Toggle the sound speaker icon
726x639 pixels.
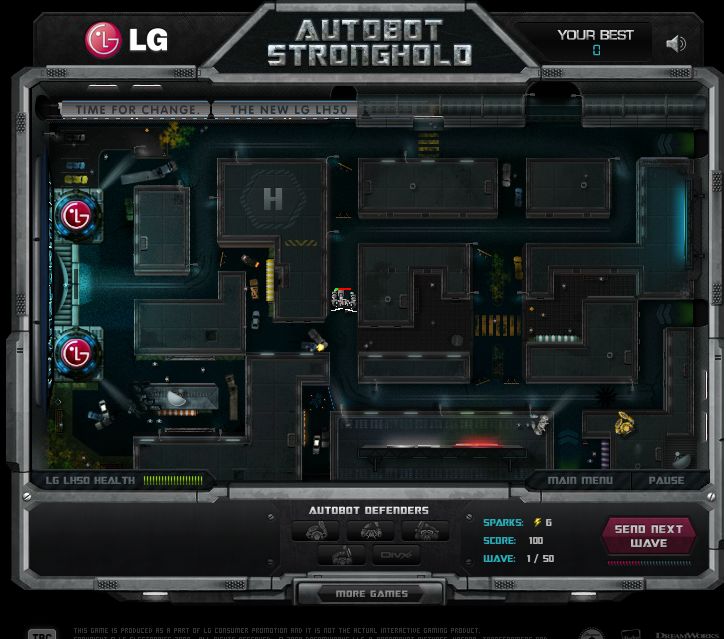point(676,43)
